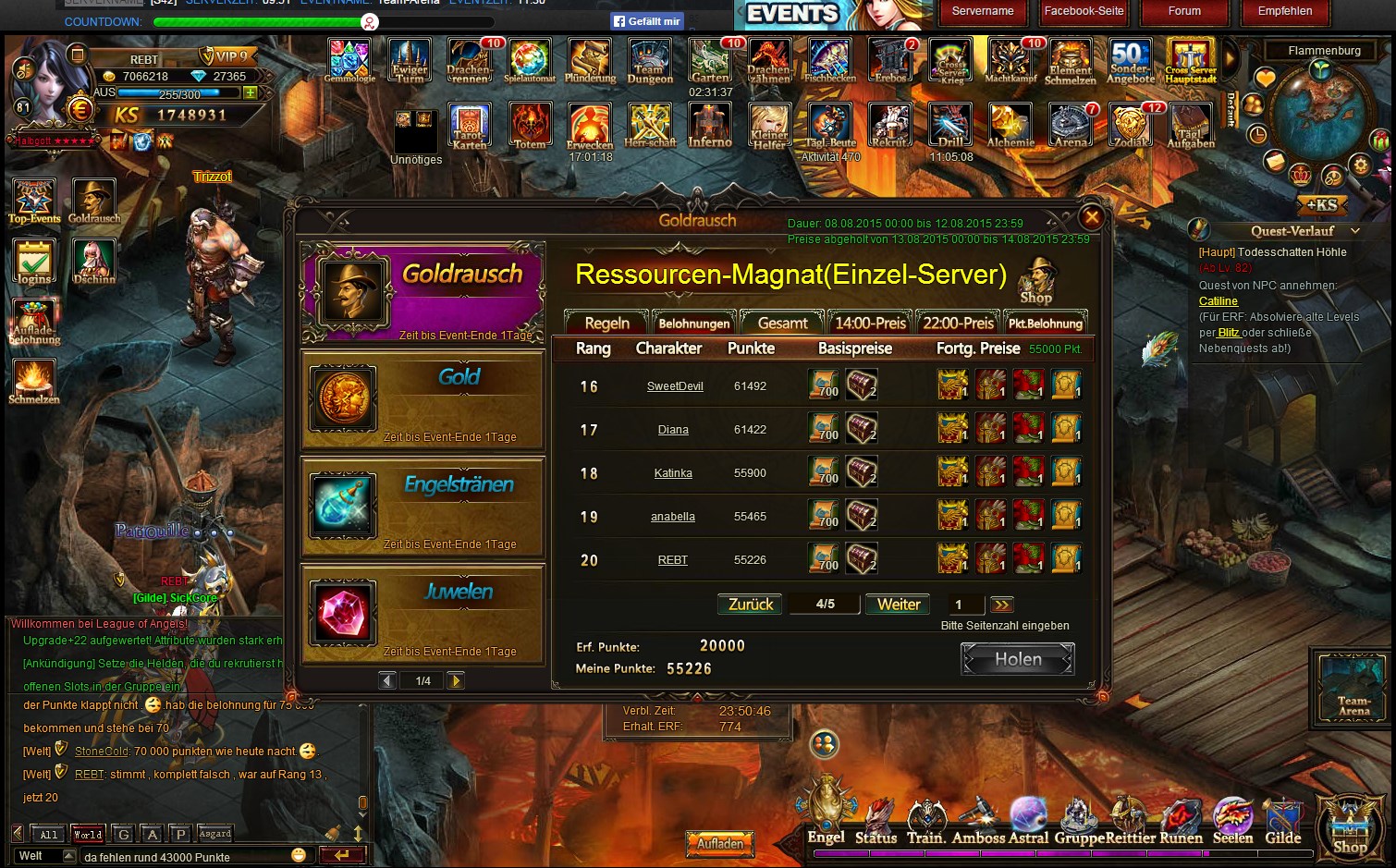Close the Goldrausch event window
Screen dimensions: 1396x868
point(1091,217)
